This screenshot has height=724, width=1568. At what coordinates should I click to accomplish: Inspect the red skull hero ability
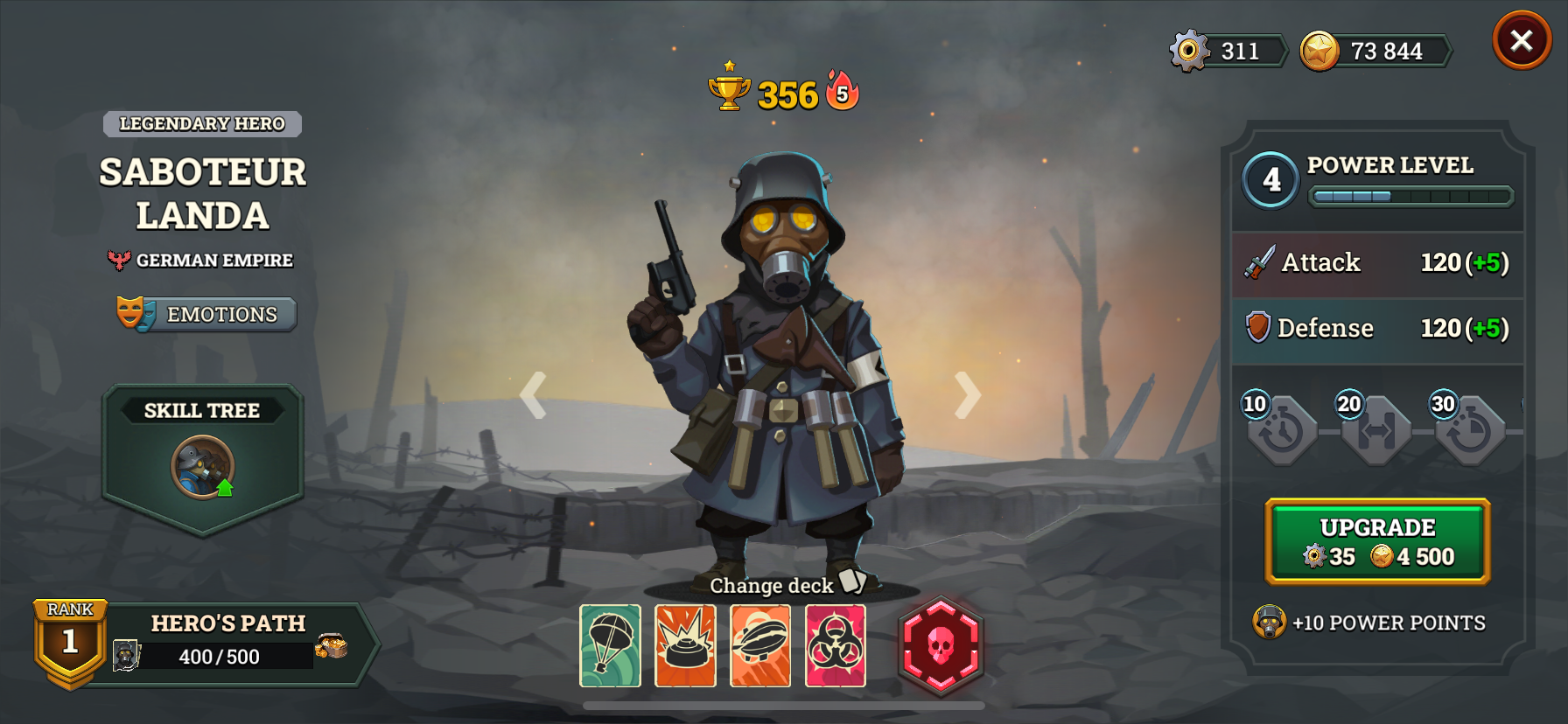point(940,647)
